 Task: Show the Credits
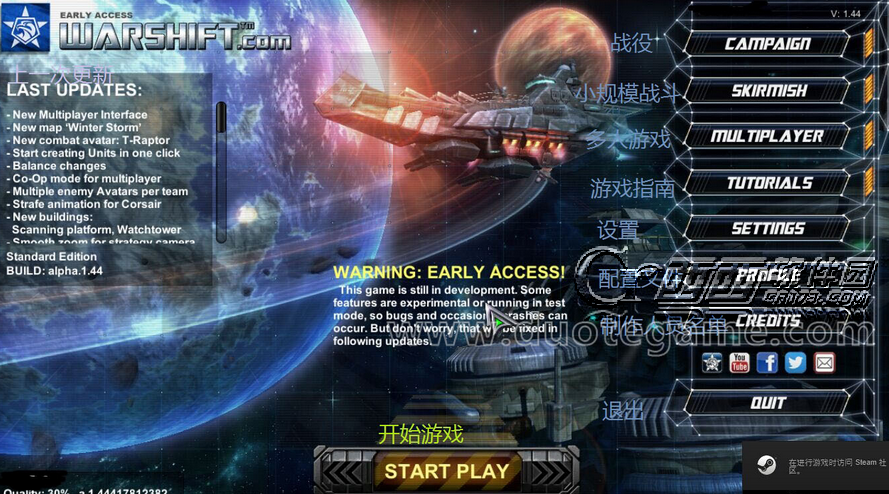(x=767, y=321)
